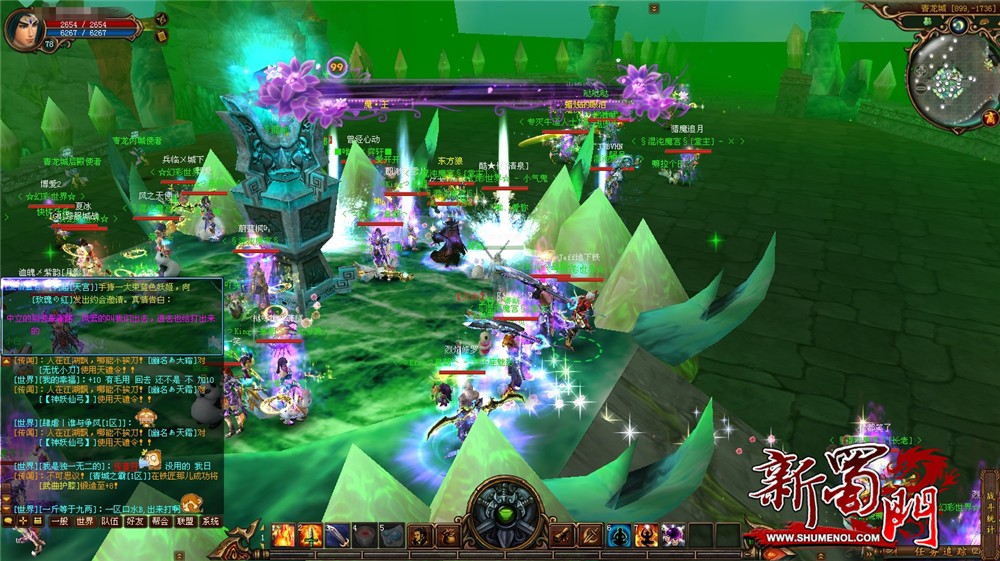
Task: Show the 联盟 chat tab
Action: tap(184, 521)
